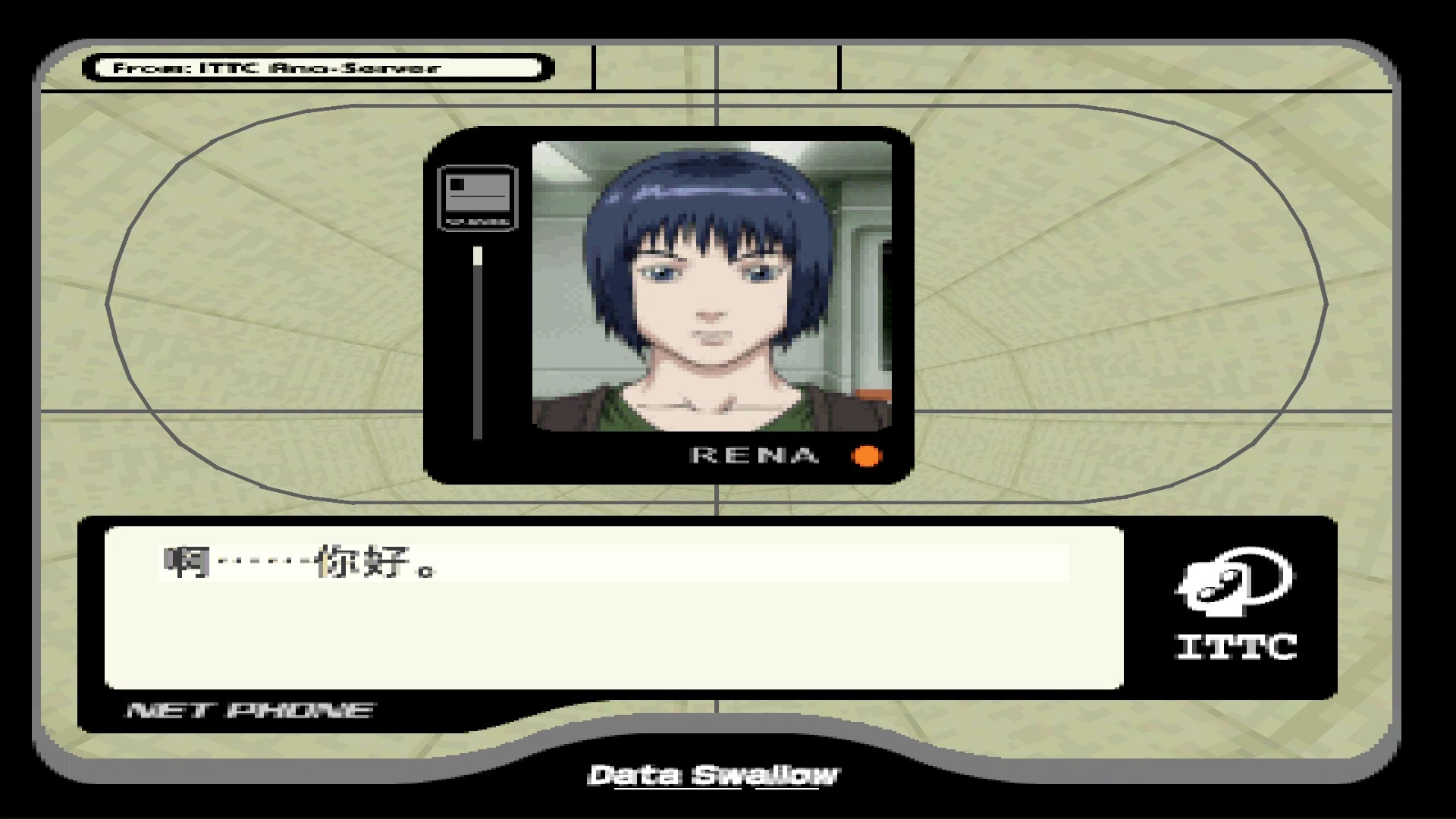Viewport: 1456px width, 819px height.
Task: Adjust the vertical slider beside the portrait
Action: 478,258
